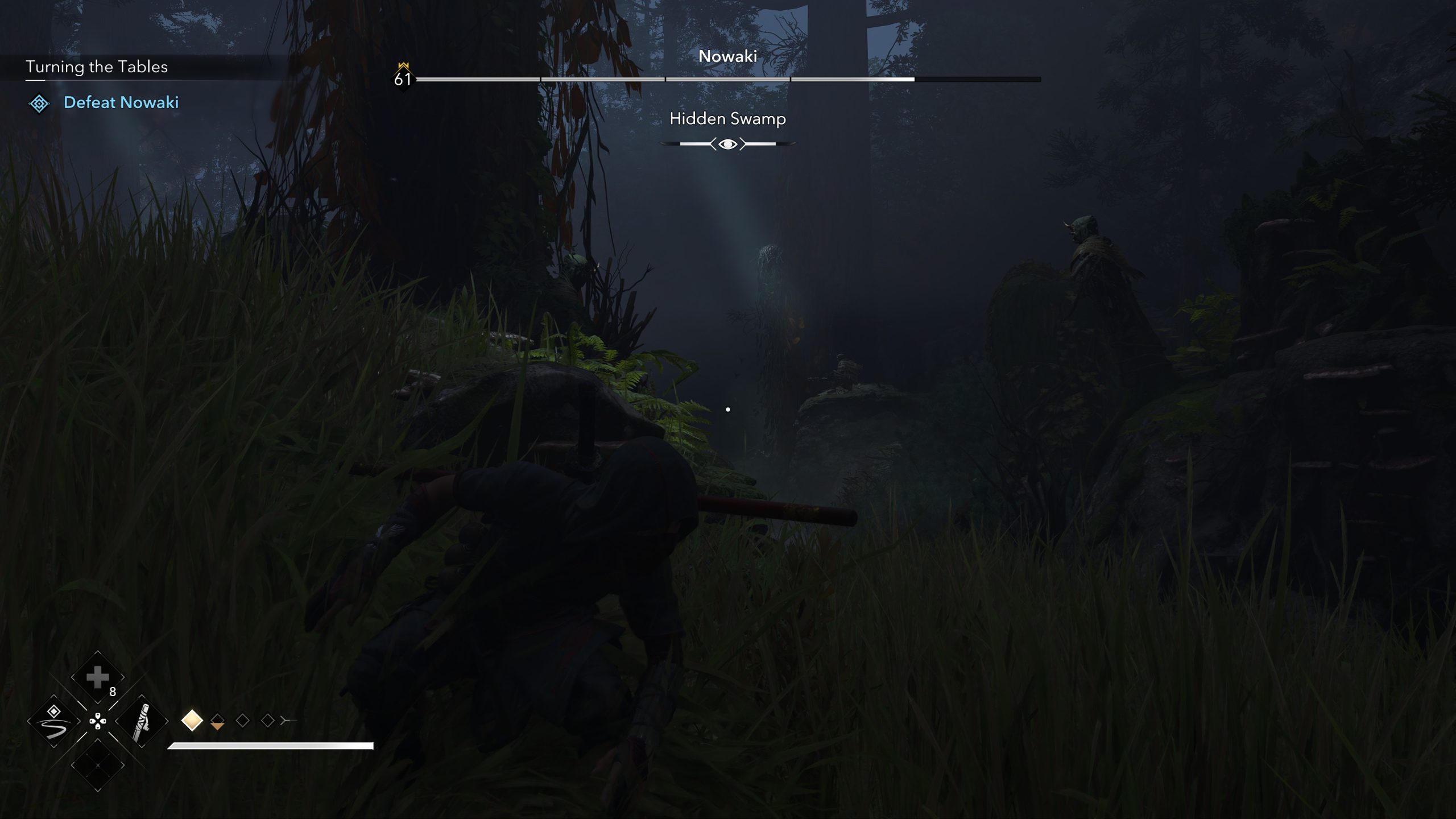1456x819 pixels.
Task: Select the Hidden Swamp location label
Action: [x=727, y=119]
